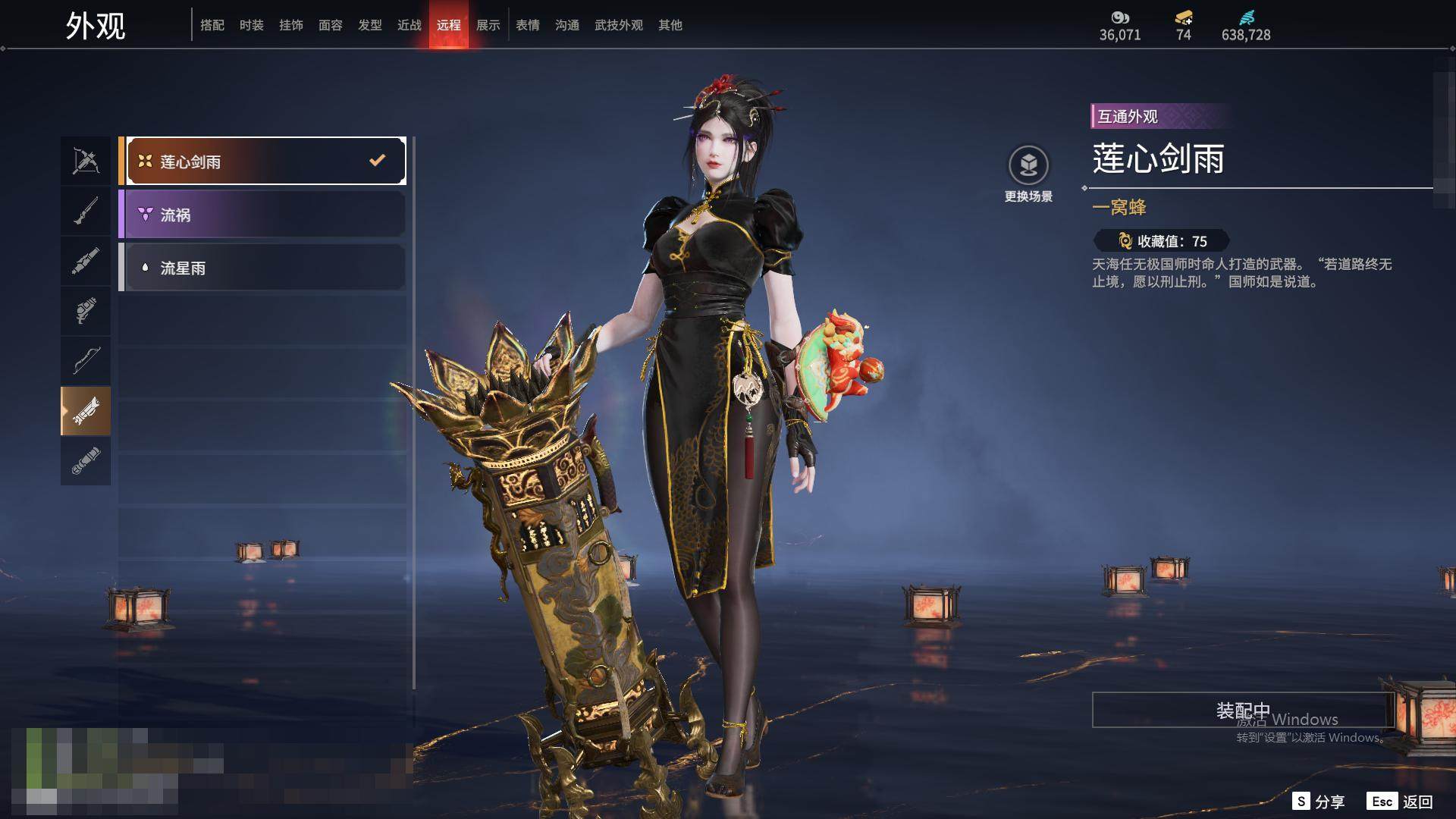Switch to the 近战 melee tab
The image size is (1456, 819).
[x=409, y=25]
